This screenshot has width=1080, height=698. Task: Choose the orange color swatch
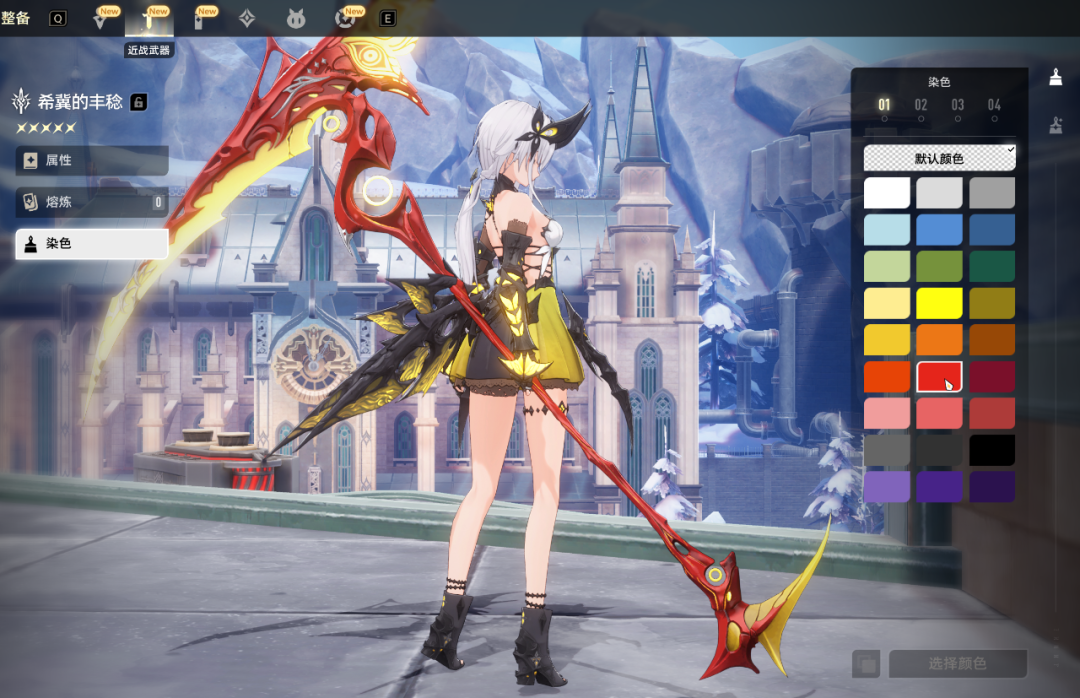(939, 340)
